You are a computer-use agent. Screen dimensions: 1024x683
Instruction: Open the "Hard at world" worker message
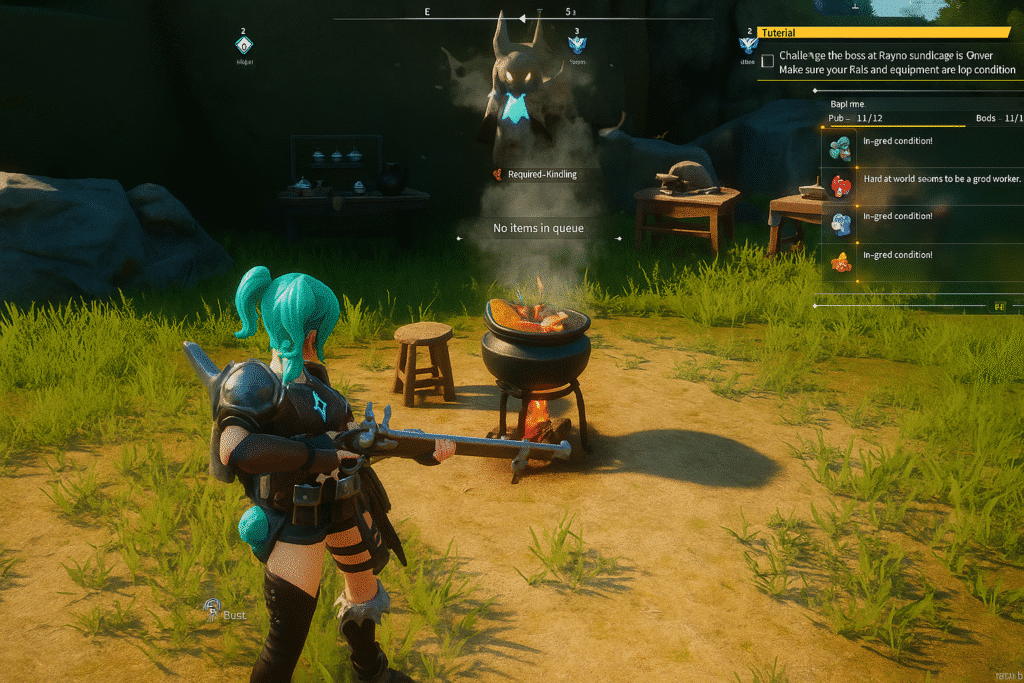pos(941,179)
